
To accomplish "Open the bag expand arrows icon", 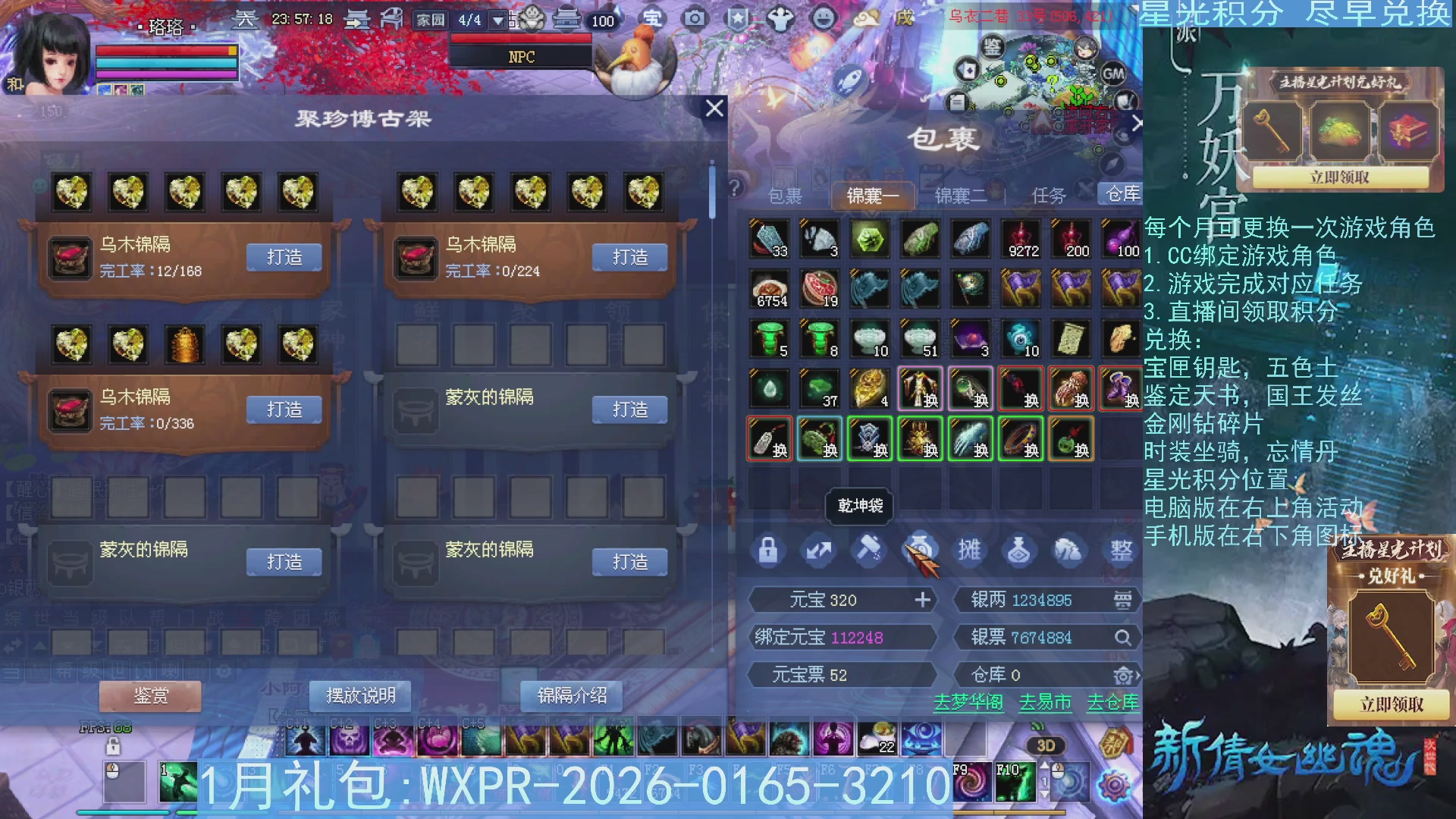I will pos(819,550).
